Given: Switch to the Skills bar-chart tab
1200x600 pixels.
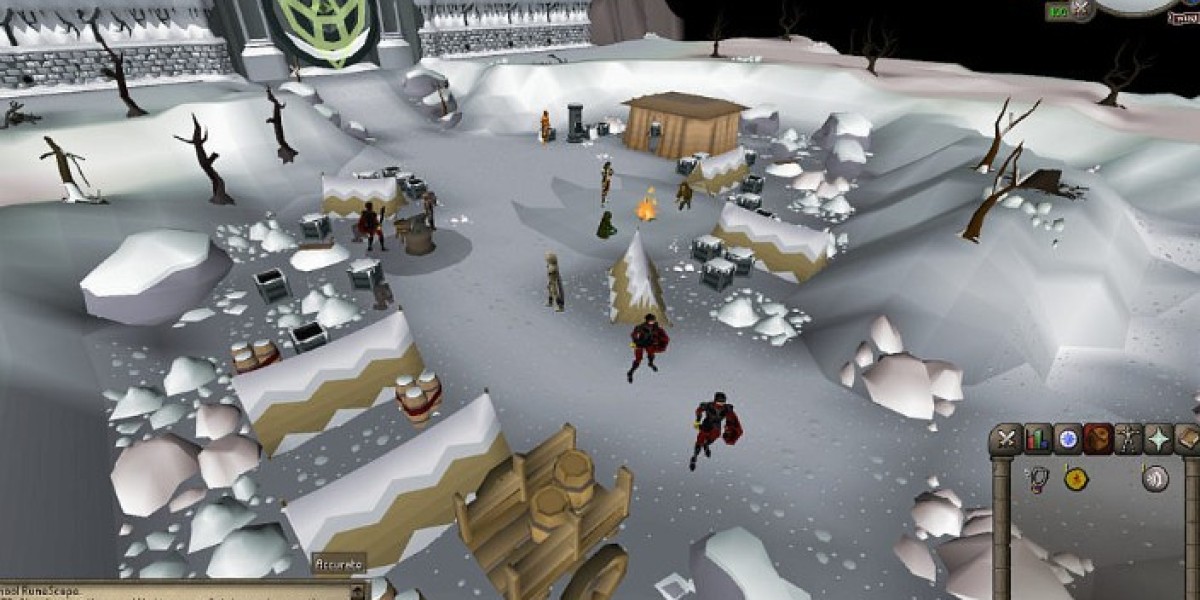Looking at the screenshot, I should pos(1037,439).
